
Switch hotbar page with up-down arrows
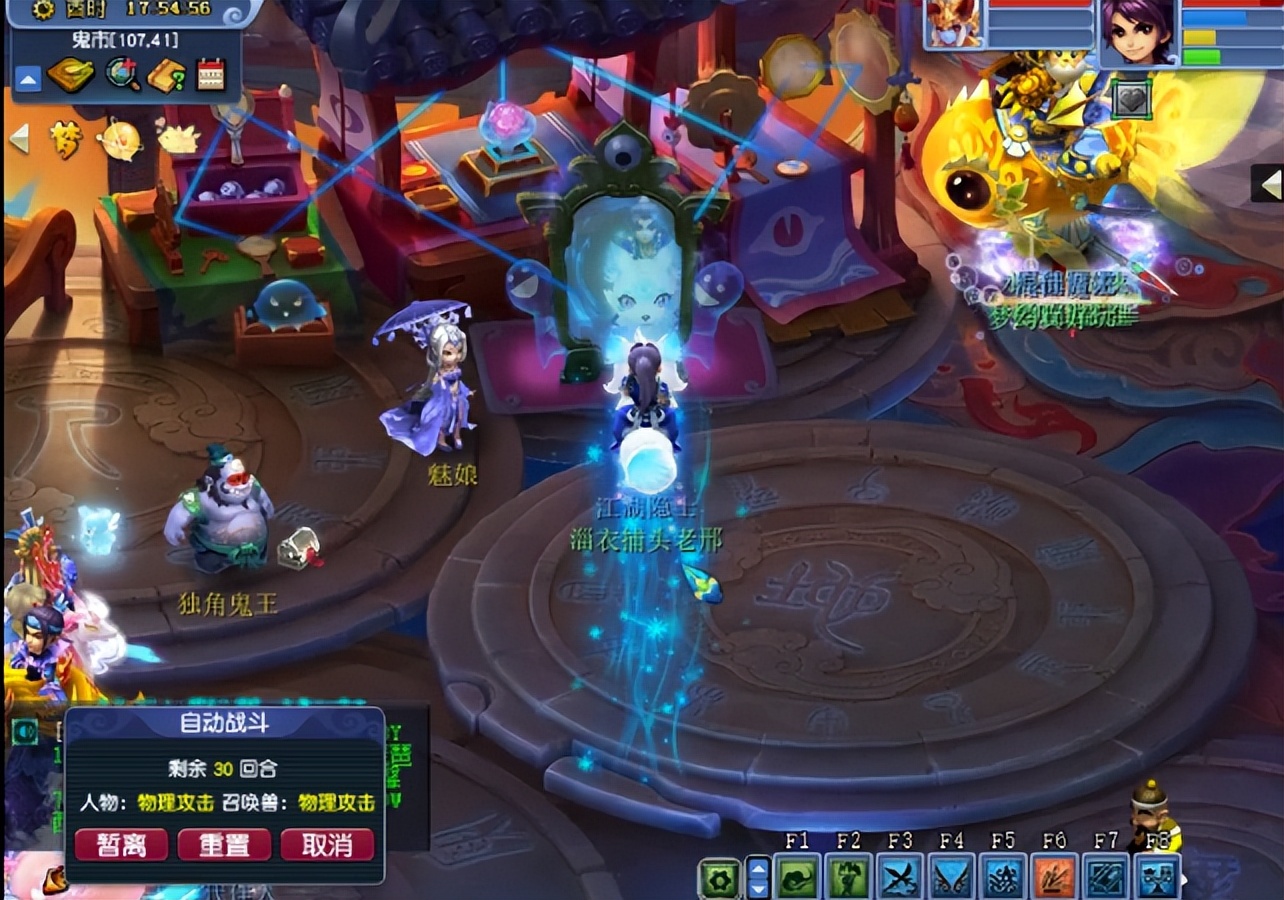pos(758,878)
